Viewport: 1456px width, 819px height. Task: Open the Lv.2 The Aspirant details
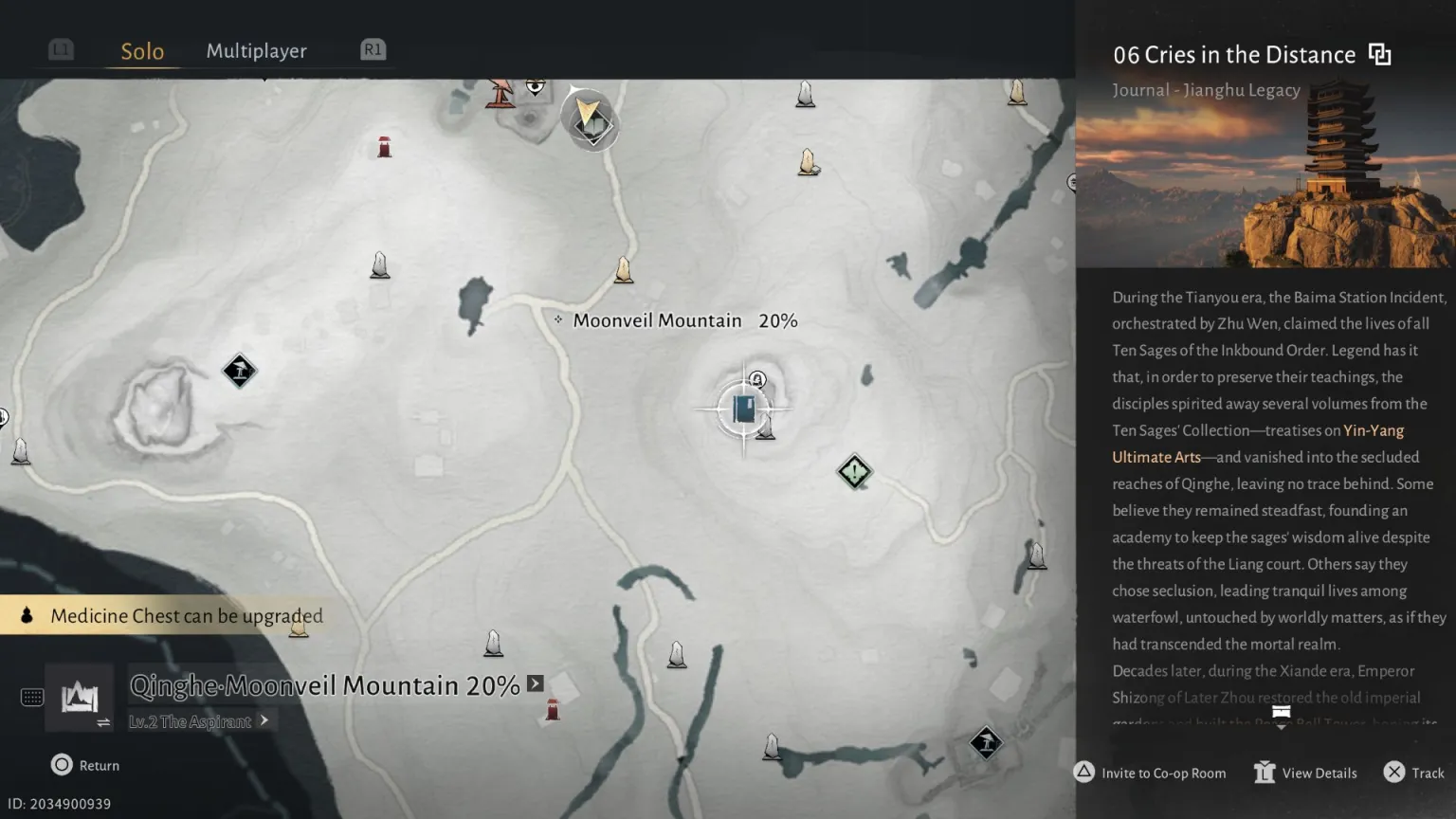tap(199, 721)
